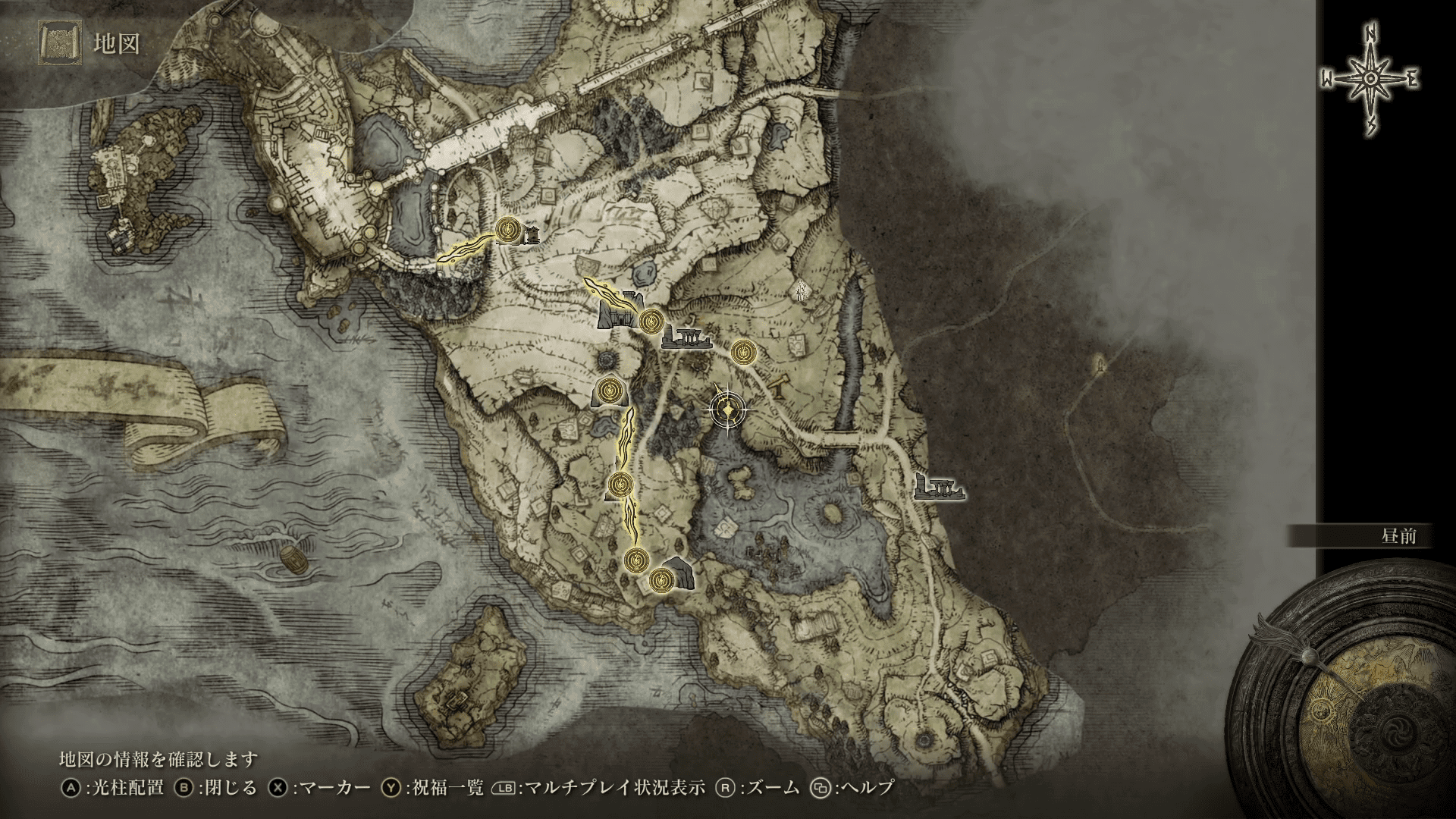
Task: Select the Groveside Cave grace inside the cave icon
Action: tap(608, 391)
